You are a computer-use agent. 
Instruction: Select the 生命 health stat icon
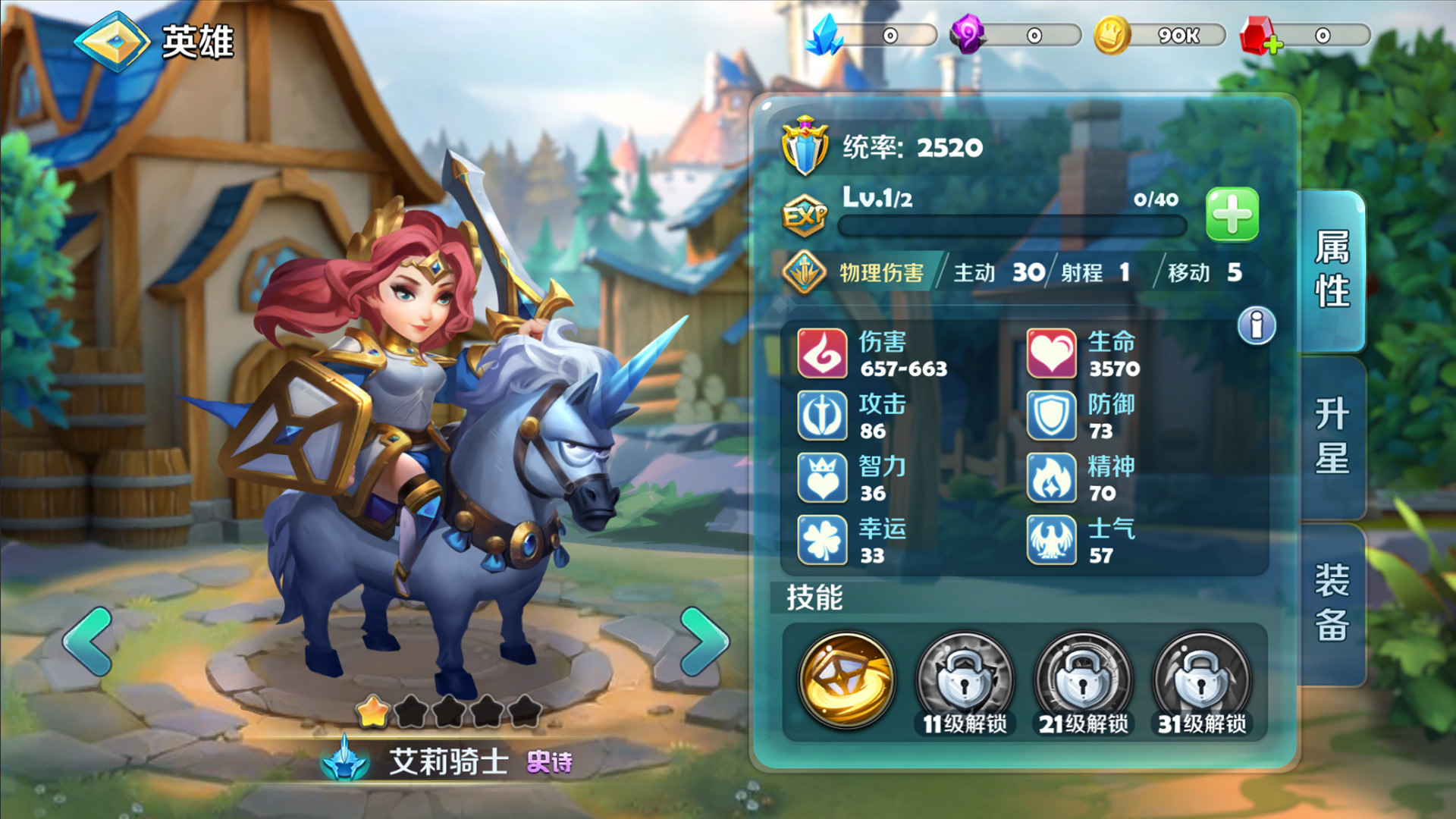(x=1053, y=354)
